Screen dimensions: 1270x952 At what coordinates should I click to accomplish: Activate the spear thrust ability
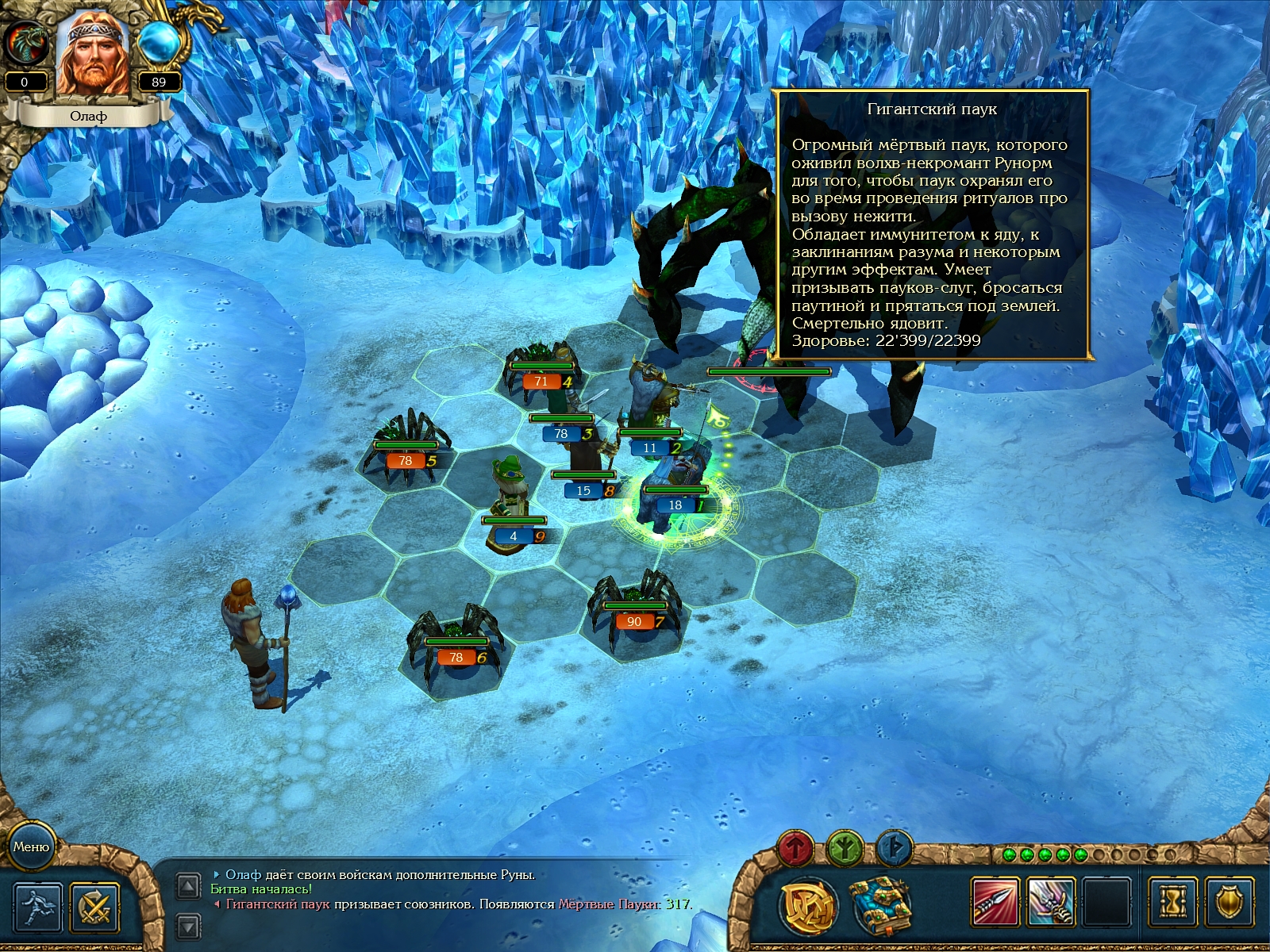995,902
